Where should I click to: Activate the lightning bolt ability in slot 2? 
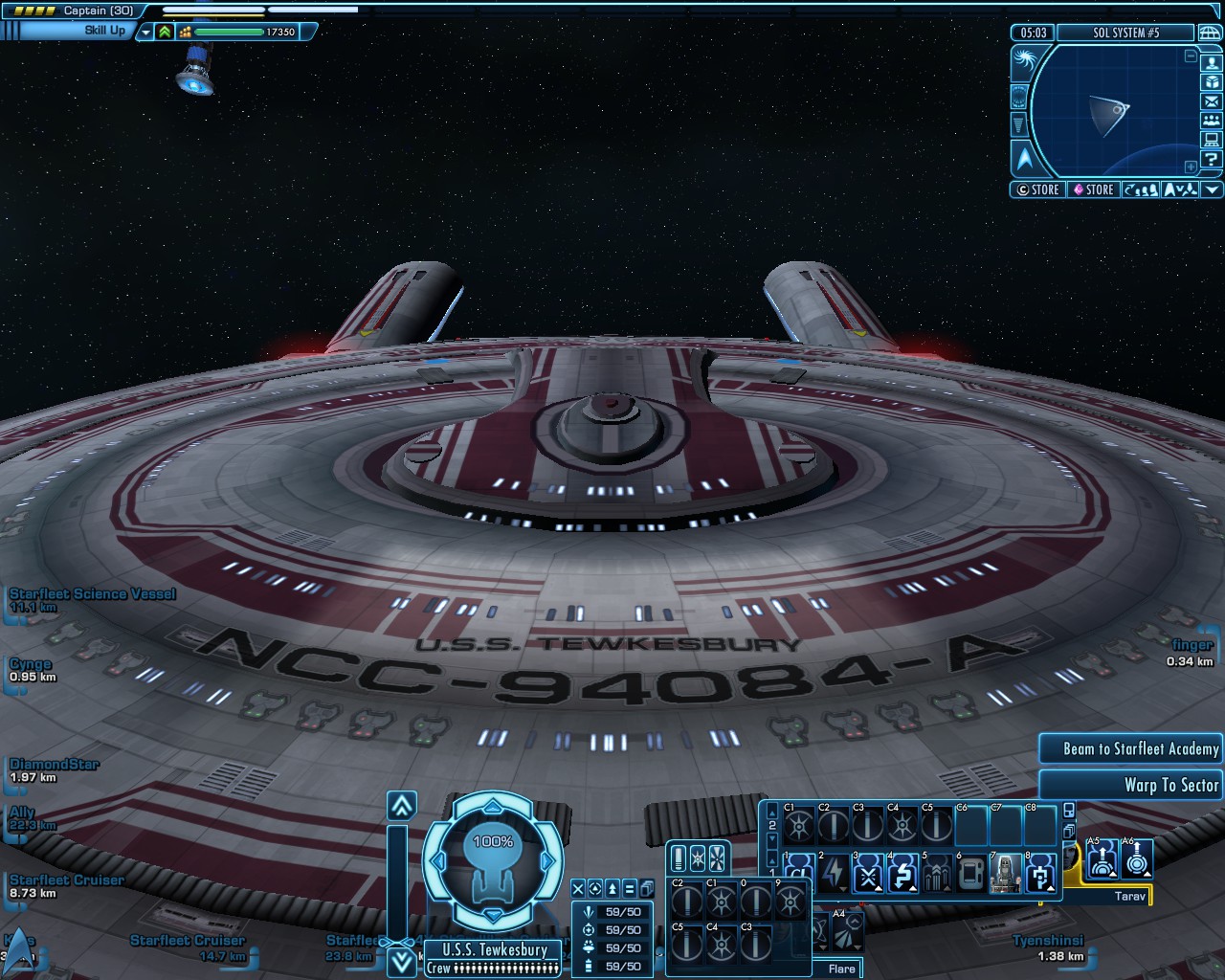[x=833, y=874]
